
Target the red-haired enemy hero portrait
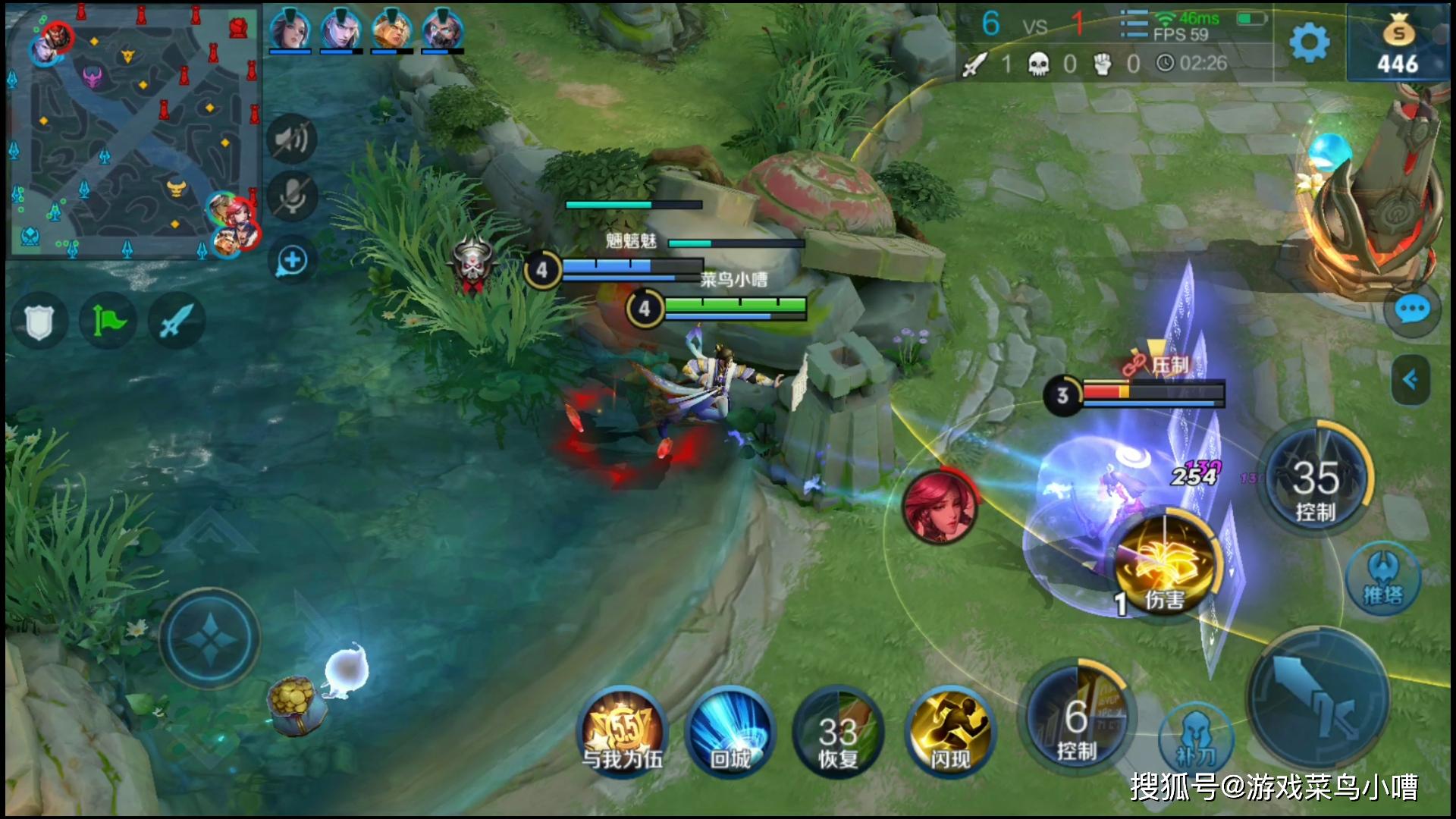point(939,507)
